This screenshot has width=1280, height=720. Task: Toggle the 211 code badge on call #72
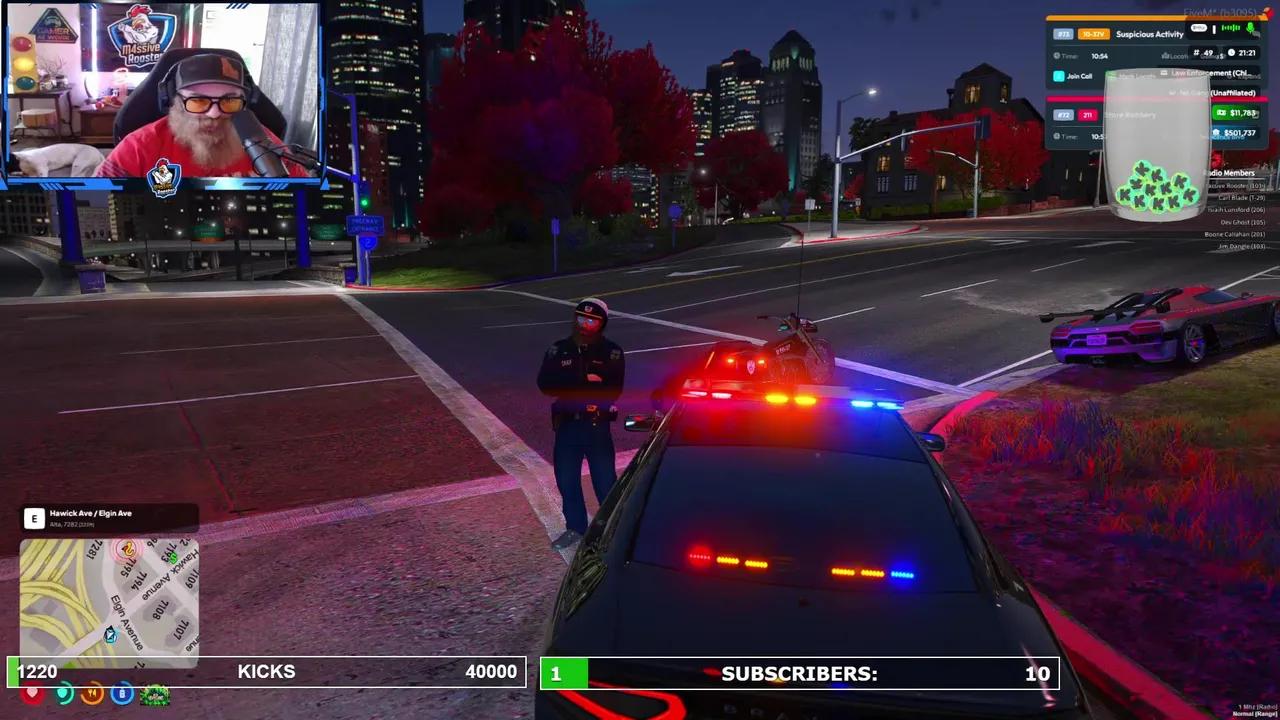click(1088, 115)
